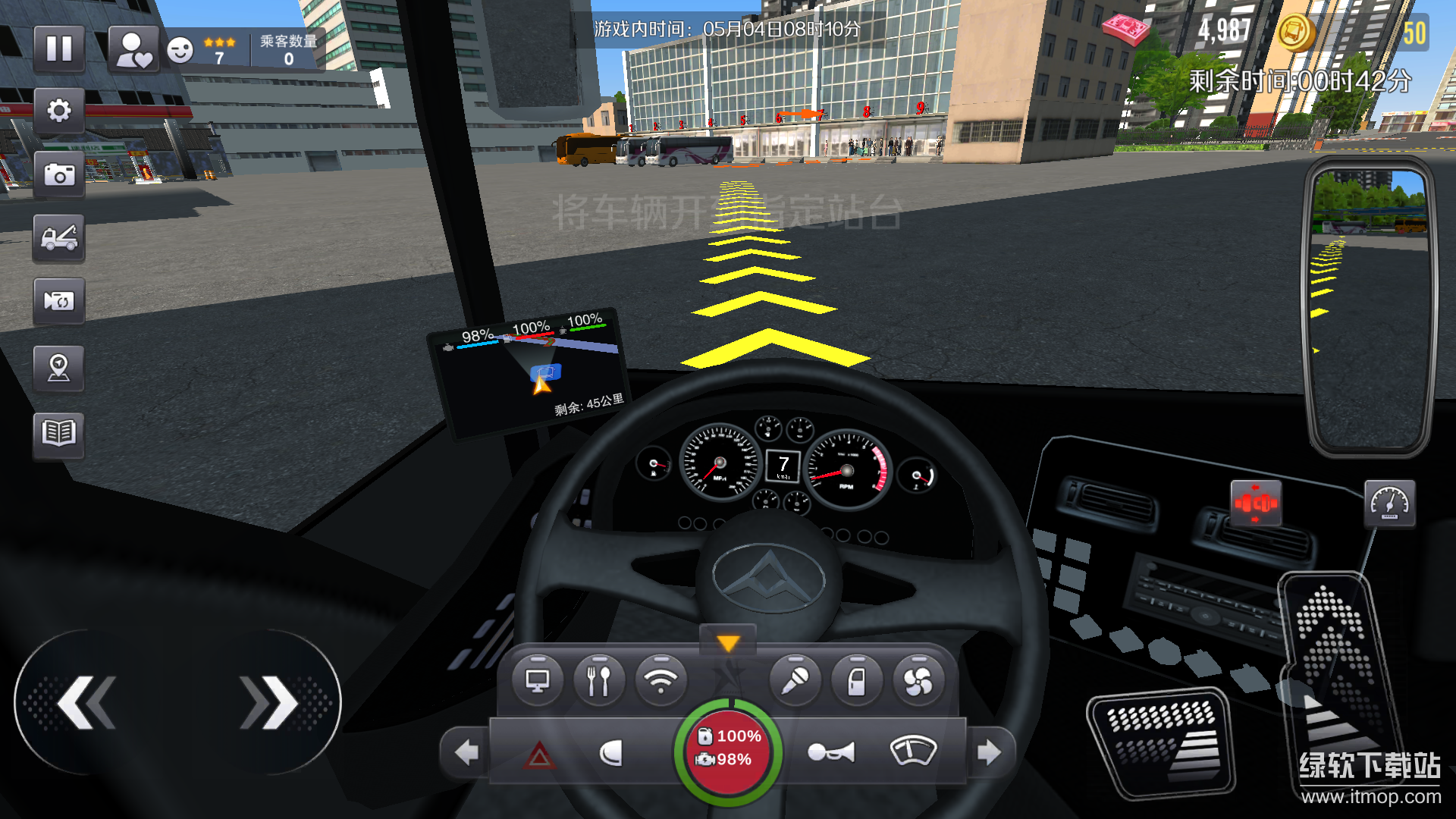The height and width of the screenshot is (819, 1456).
Task: Toggle the onboard Wi-Fi
Action: pos(661,681)
